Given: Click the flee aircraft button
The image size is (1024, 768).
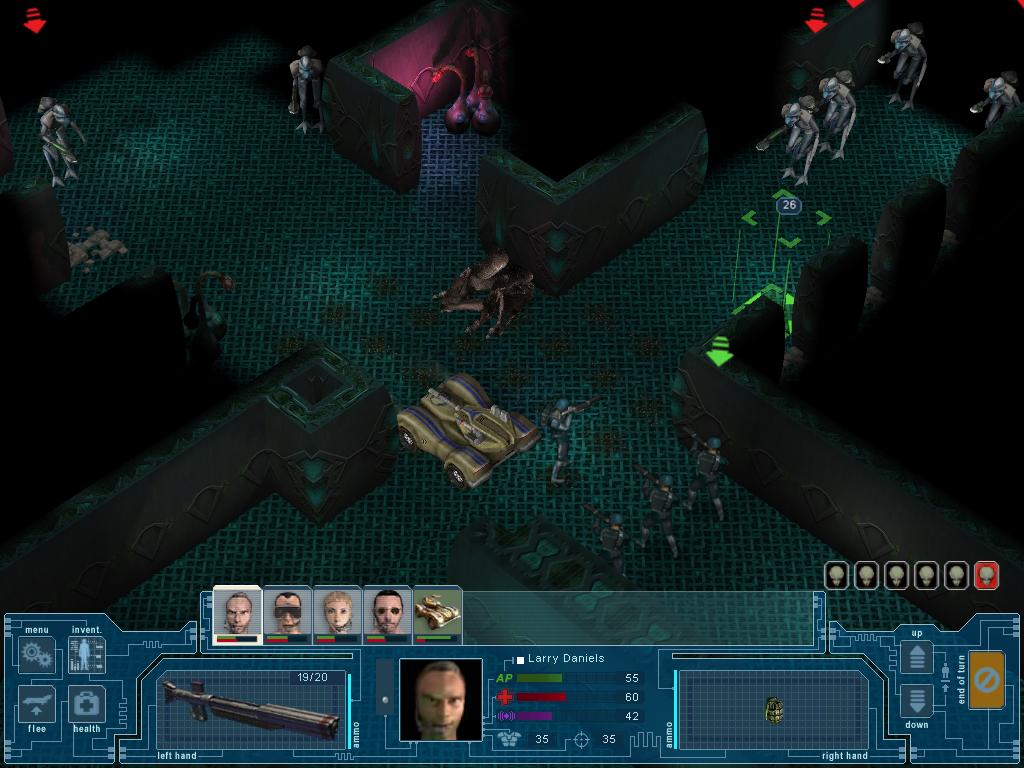Looking at the screenshot, I should pyautogui.click(x=37, y=704).
